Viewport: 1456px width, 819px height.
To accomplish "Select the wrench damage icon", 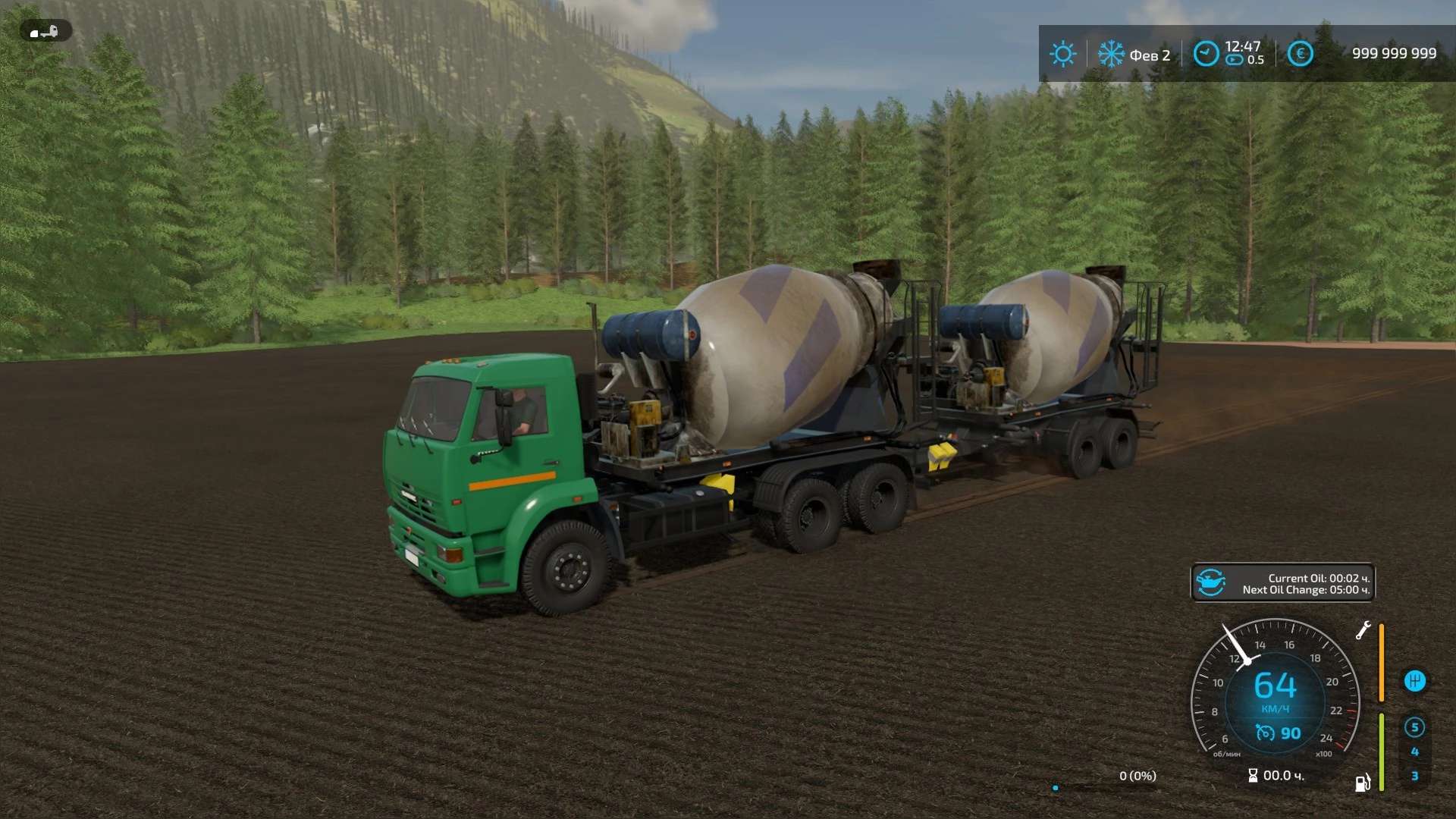I will coord(1363,630).
